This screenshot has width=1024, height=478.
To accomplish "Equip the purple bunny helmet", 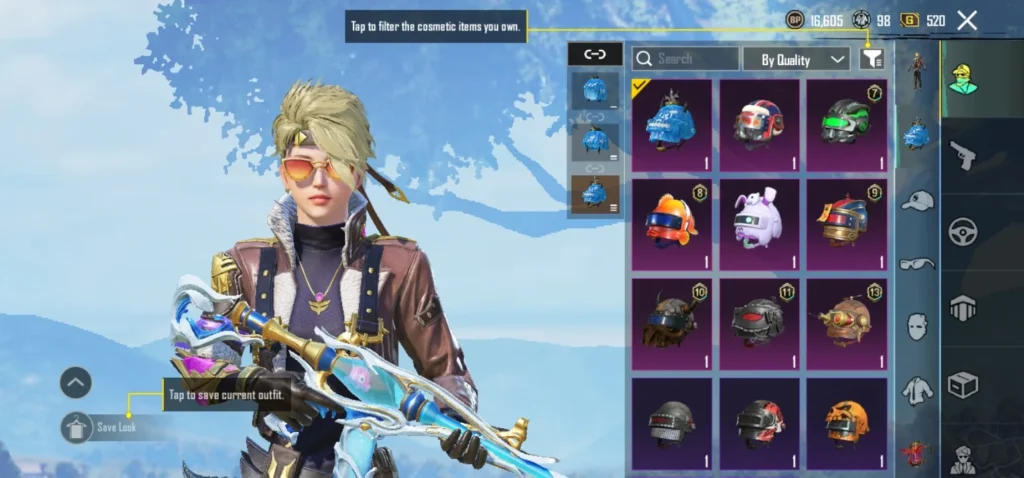I will pos(759,223).
